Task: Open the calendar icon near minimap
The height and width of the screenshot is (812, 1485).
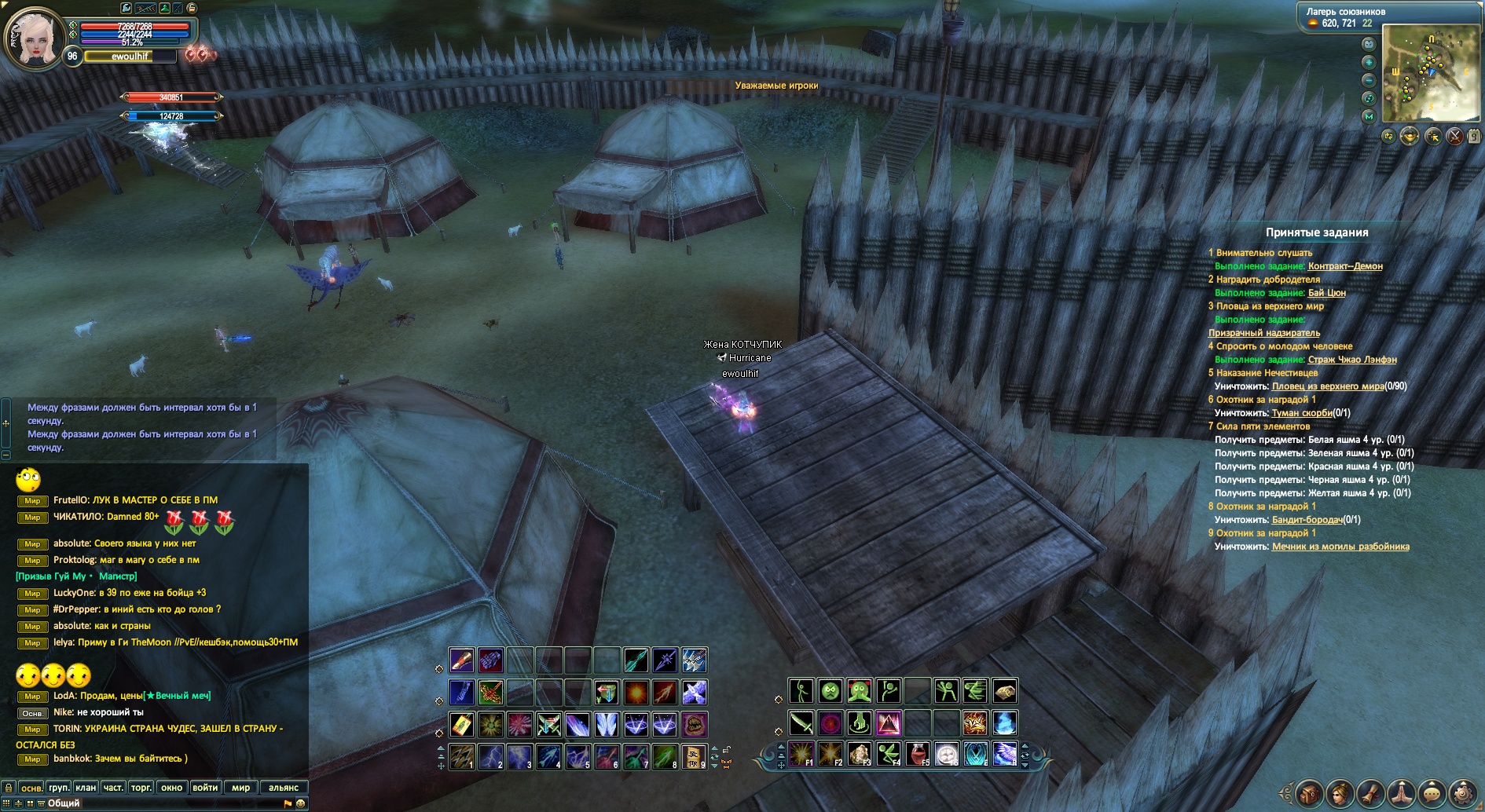Action: point(1475,137)
